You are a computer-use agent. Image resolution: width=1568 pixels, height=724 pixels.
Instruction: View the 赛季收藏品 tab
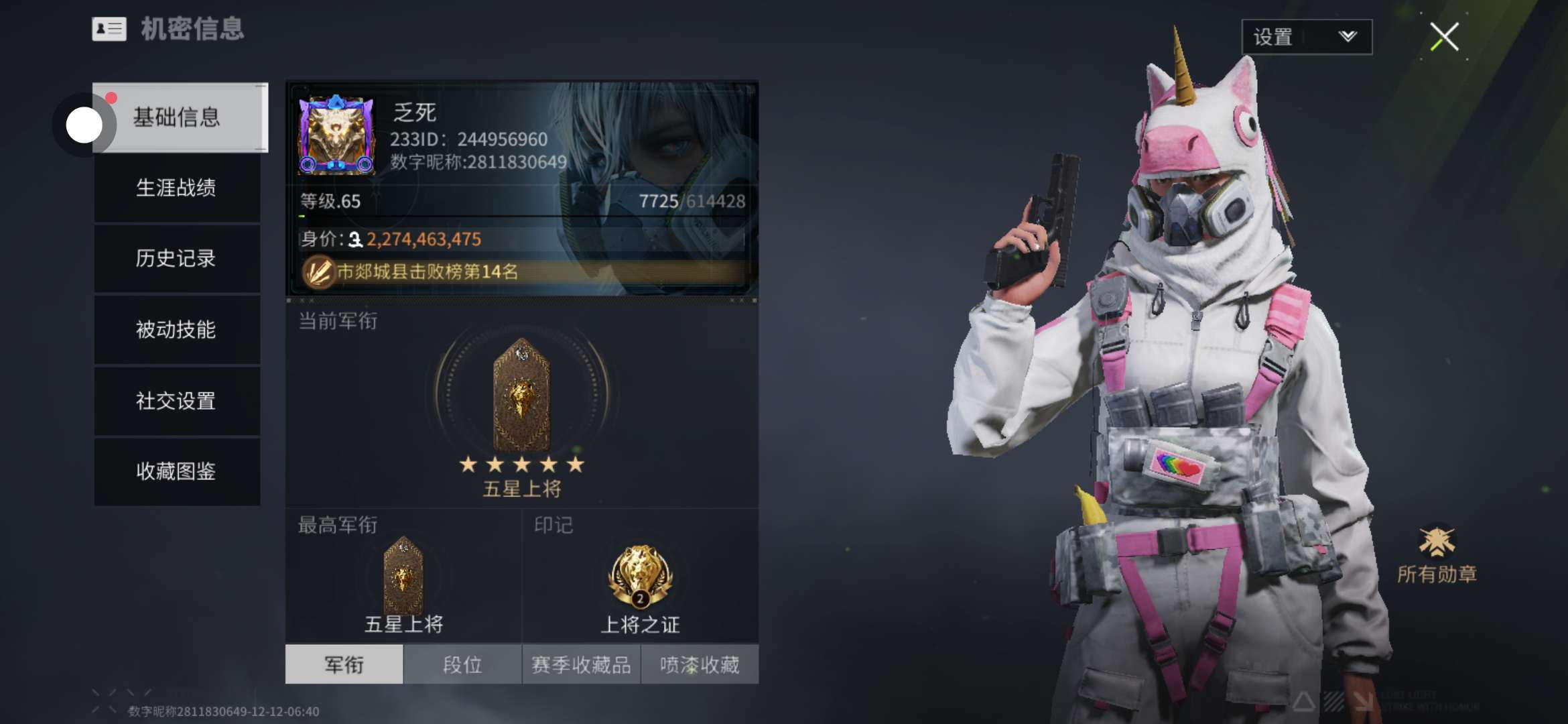click(x=581, y=664)
